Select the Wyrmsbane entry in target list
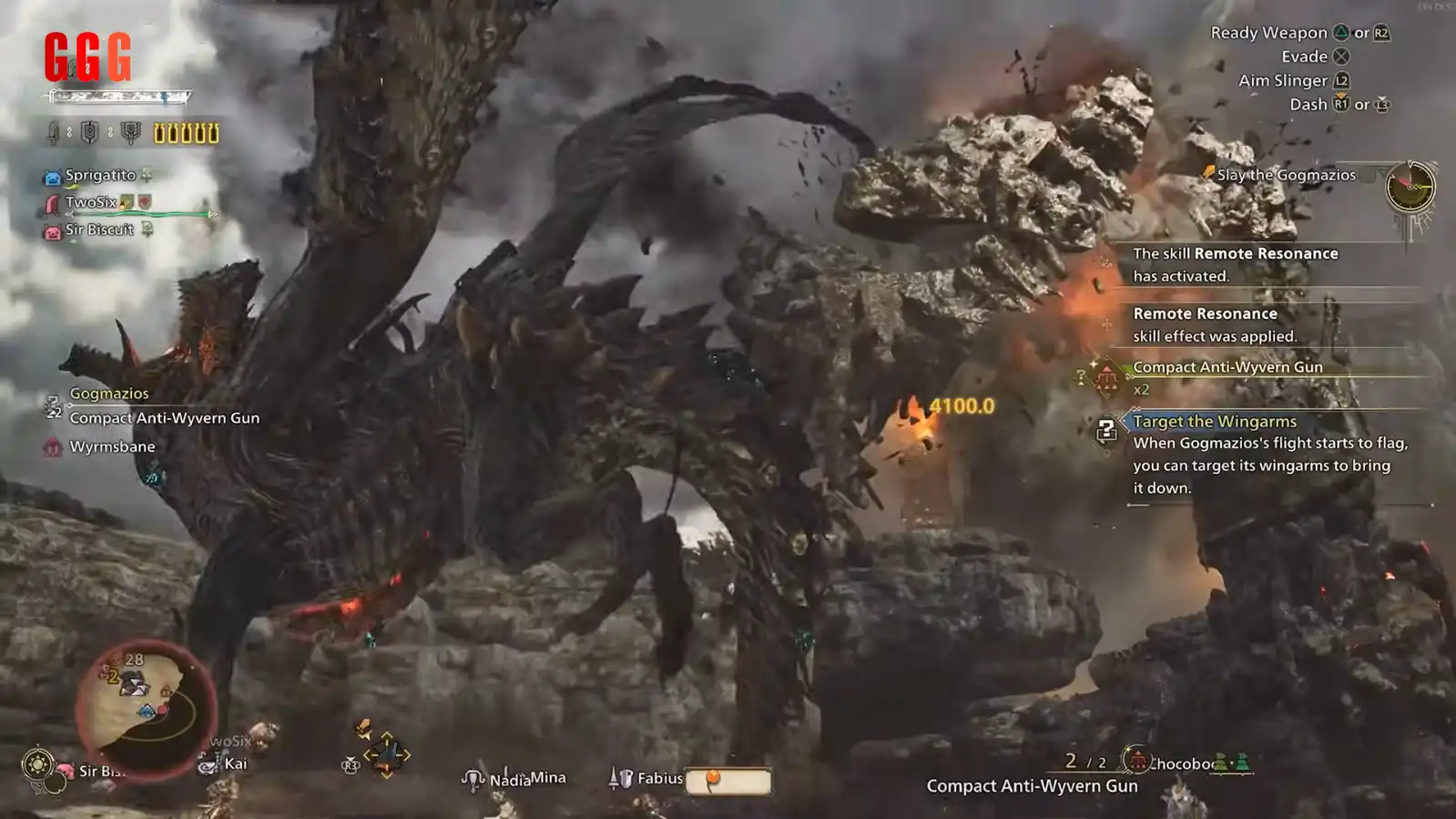The height and width of the screenshot is (819, 1456). (x=112, y=446)
